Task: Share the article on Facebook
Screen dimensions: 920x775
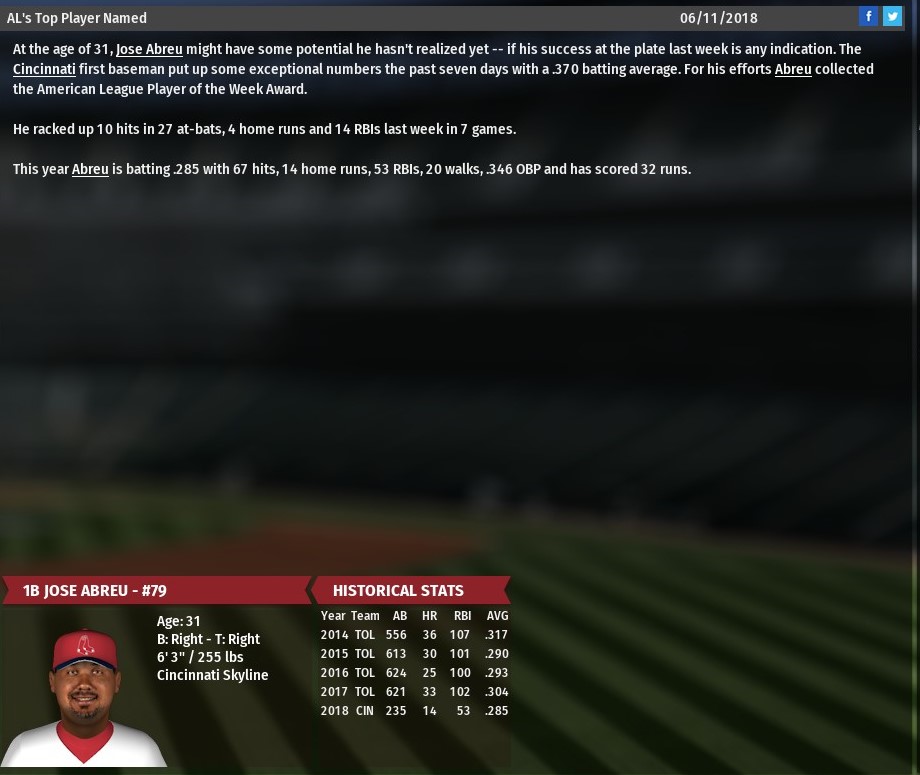Action: pyautogui.click(x=868, y=17)
